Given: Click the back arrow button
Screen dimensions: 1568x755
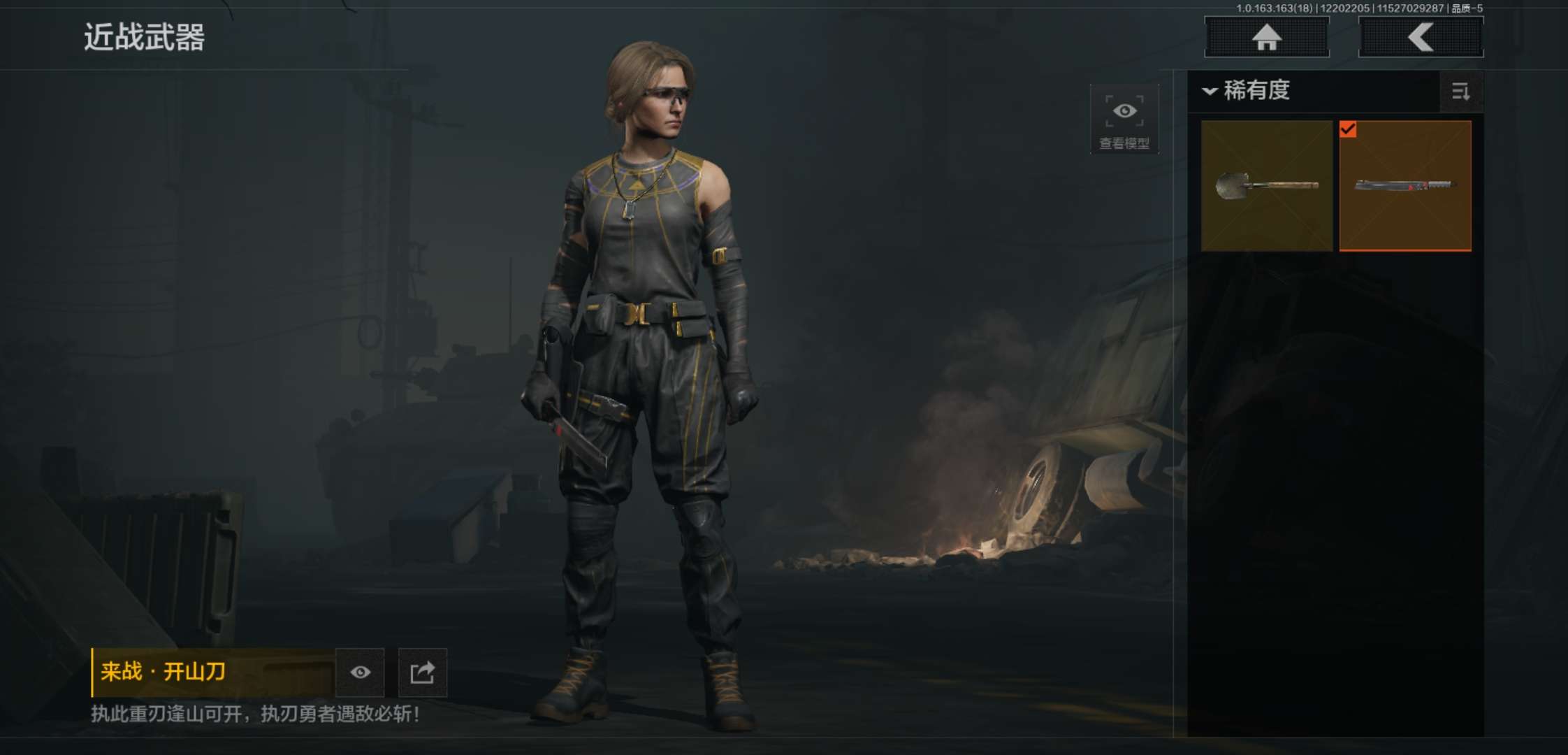Looking at the screenshot, I should (1421, 37).
